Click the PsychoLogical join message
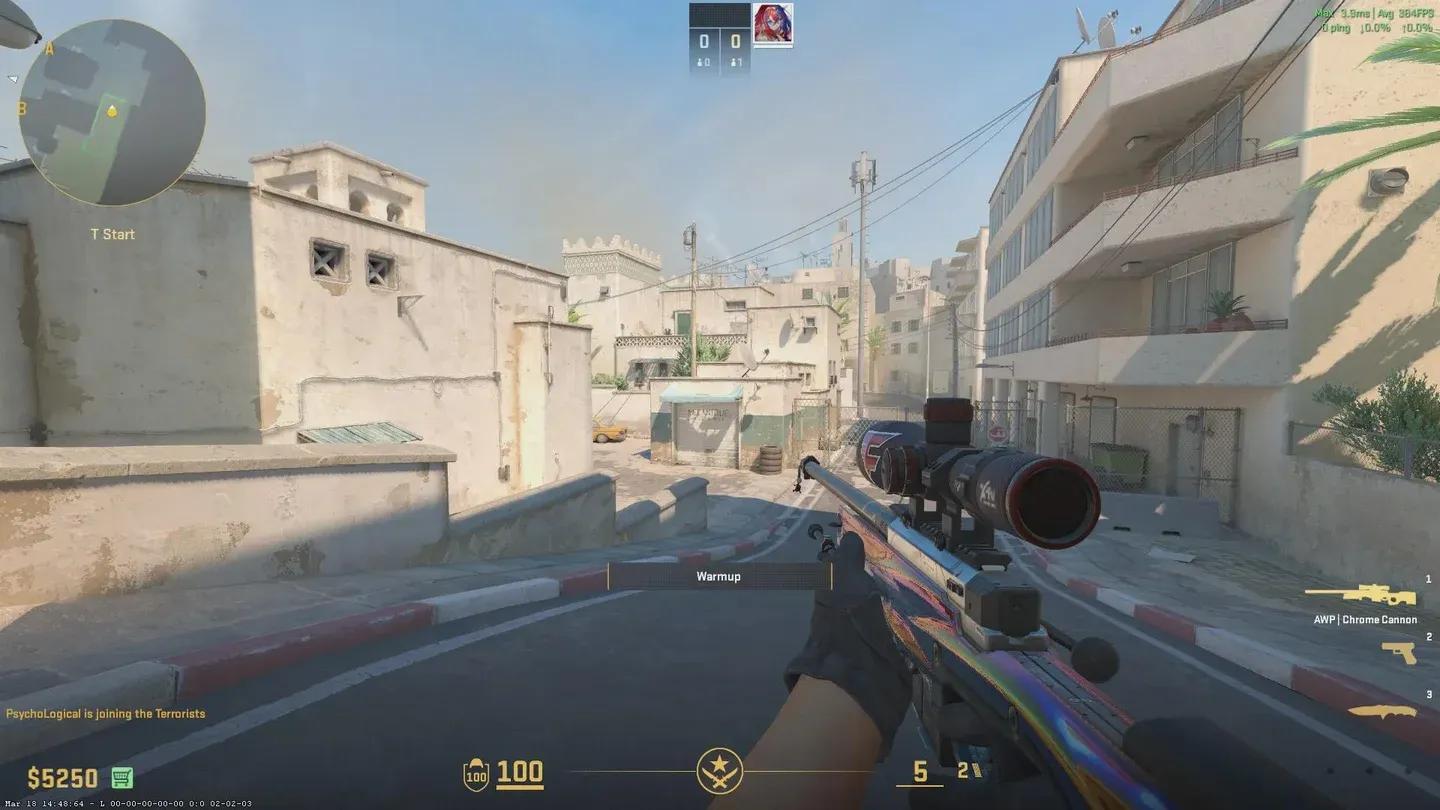This screenshot has width=1440, height=810. click(104, 713)
